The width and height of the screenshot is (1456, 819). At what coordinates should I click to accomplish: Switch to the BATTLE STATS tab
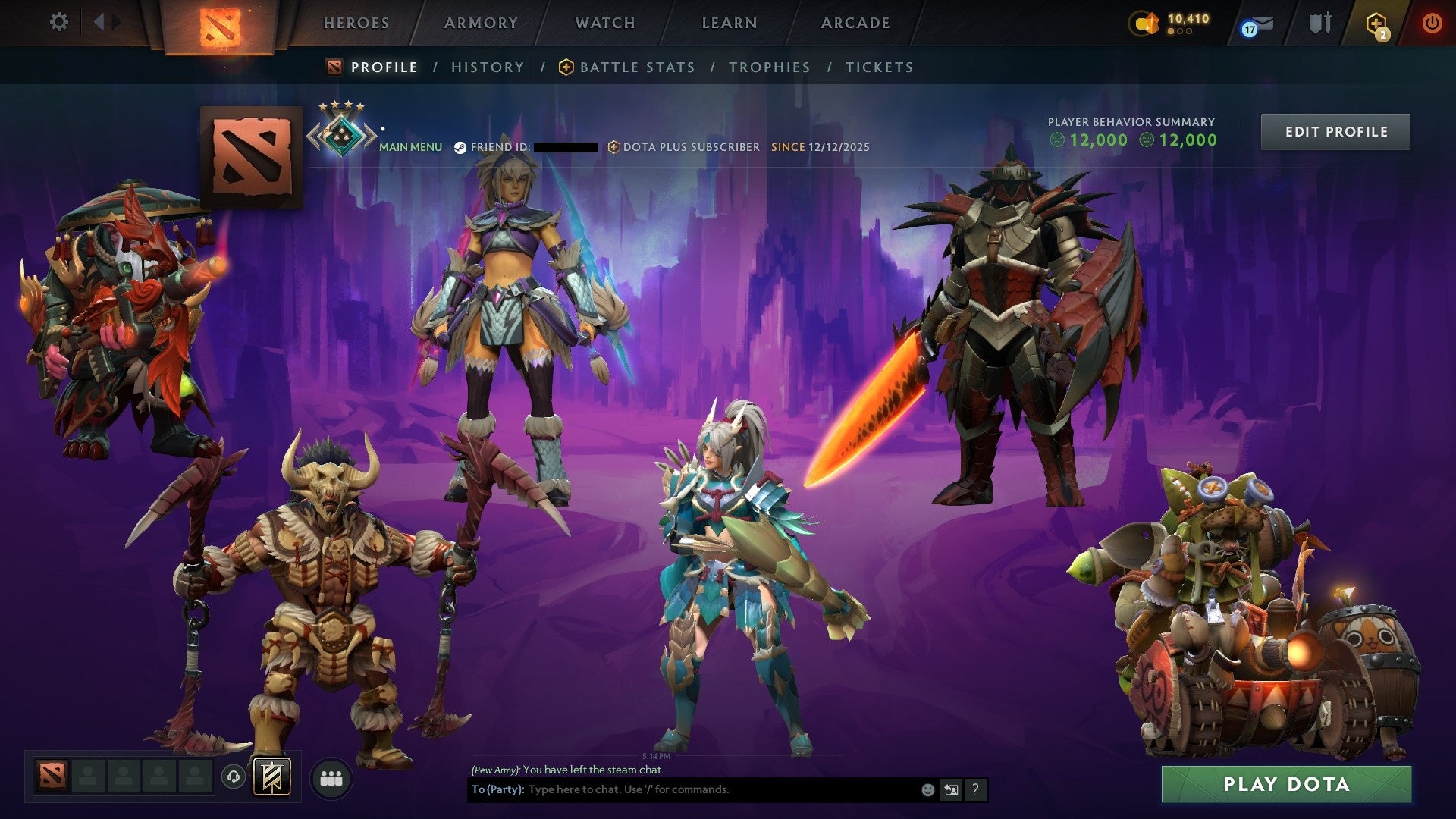636,67
